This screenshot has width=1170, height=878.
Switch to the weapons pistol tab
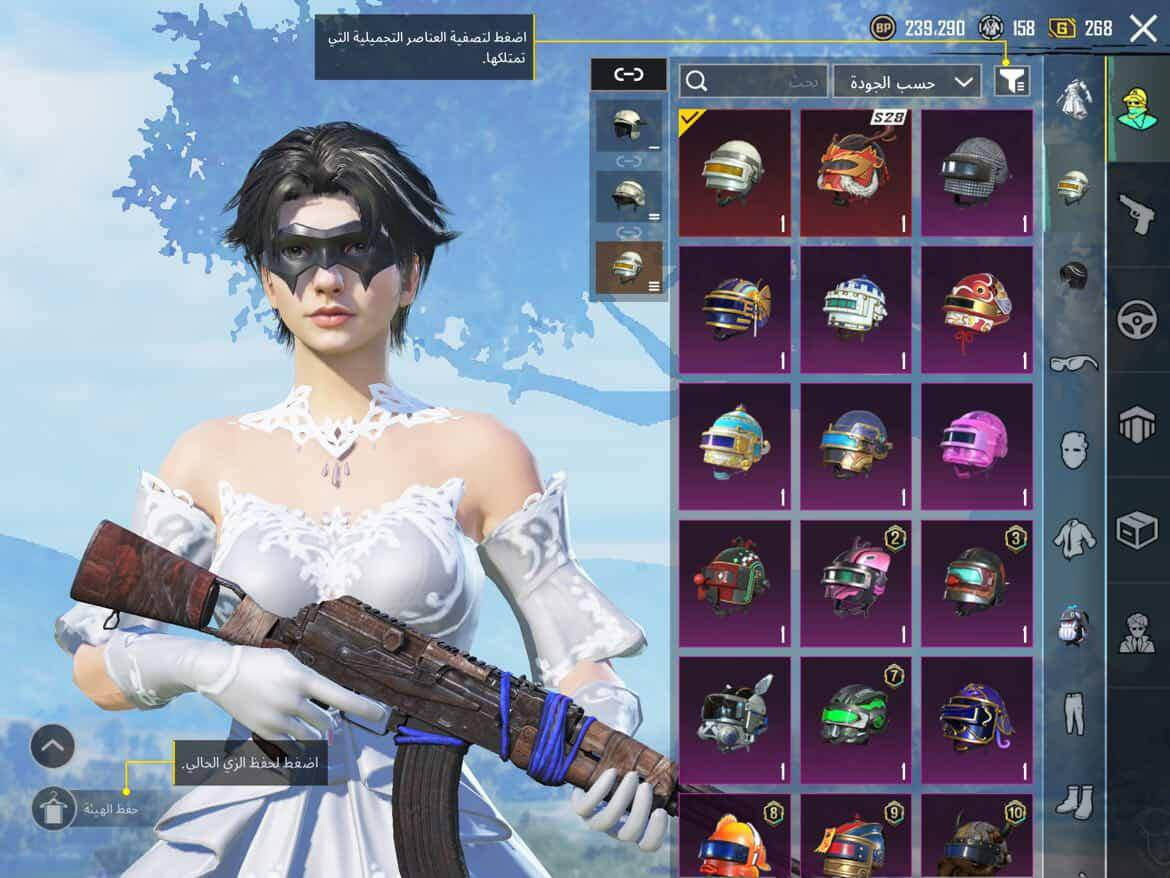[x=1137, y=213]
